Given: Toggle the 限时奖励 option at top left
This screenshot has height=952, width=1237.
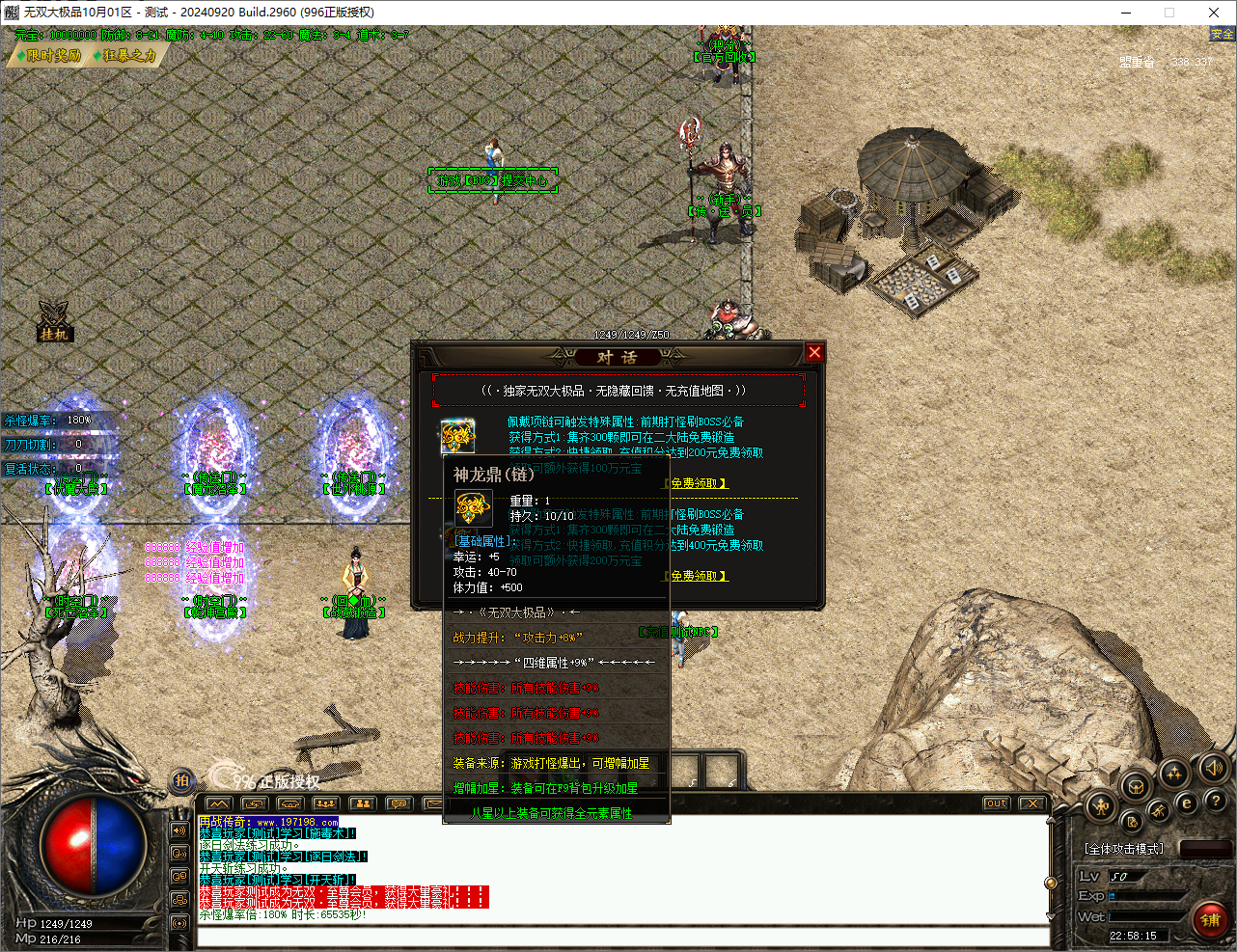Looking at the screenshot, I should coord(50,55).
